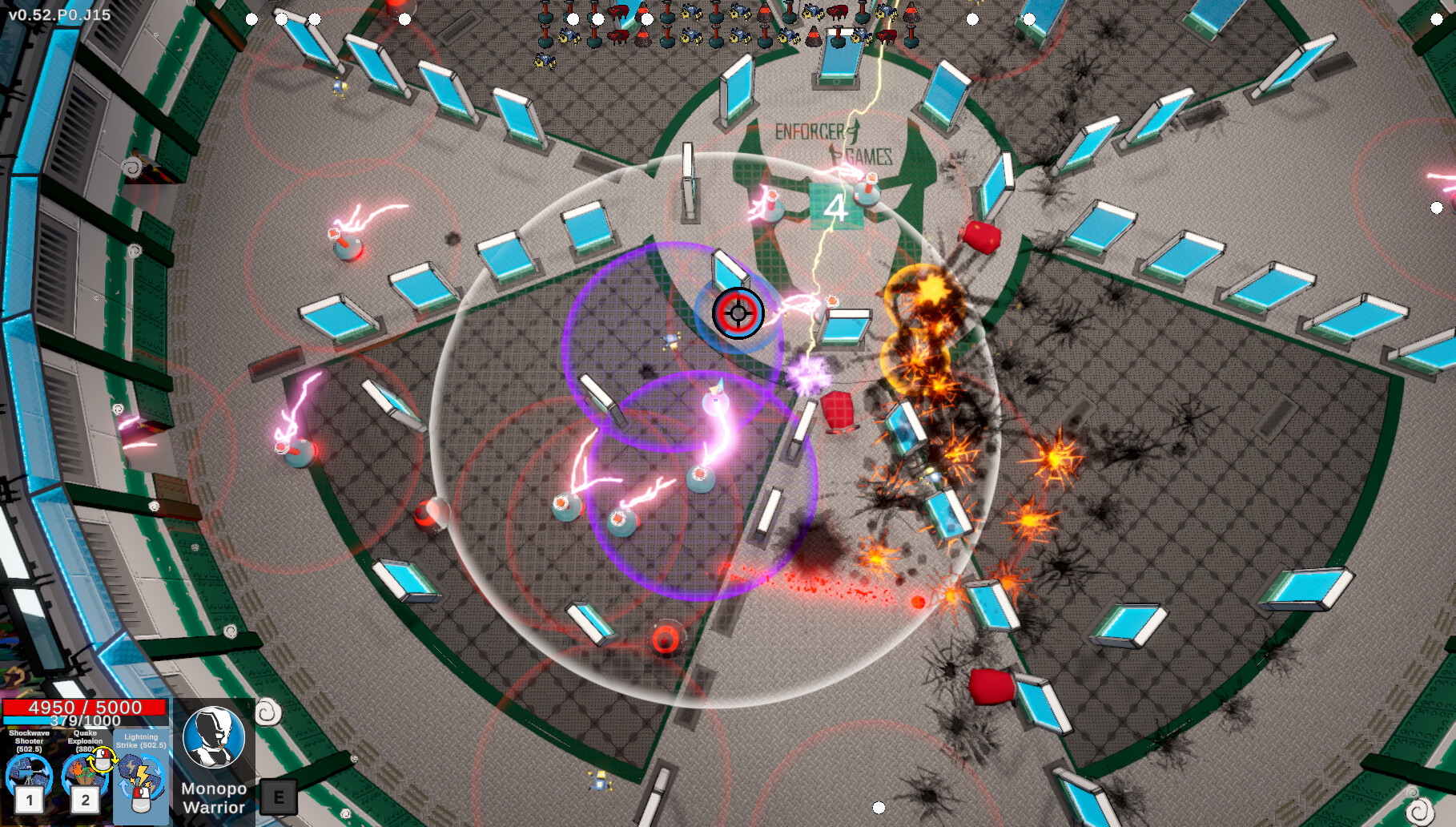This screenshot has width=1456, height=827.
Task: Click a blue beetle enemy icon in the wave preview
Action: (691, 14)
